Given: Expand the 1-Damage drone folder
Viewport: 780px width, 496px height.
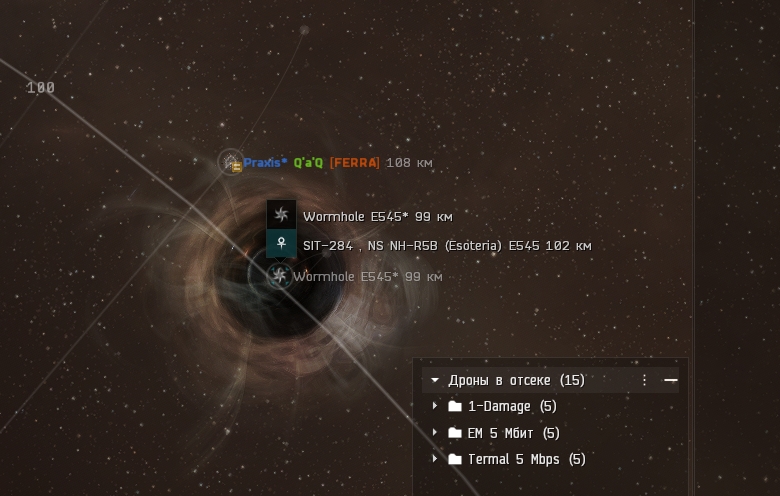Looking at the screenshot, I should tap(435, 407).
